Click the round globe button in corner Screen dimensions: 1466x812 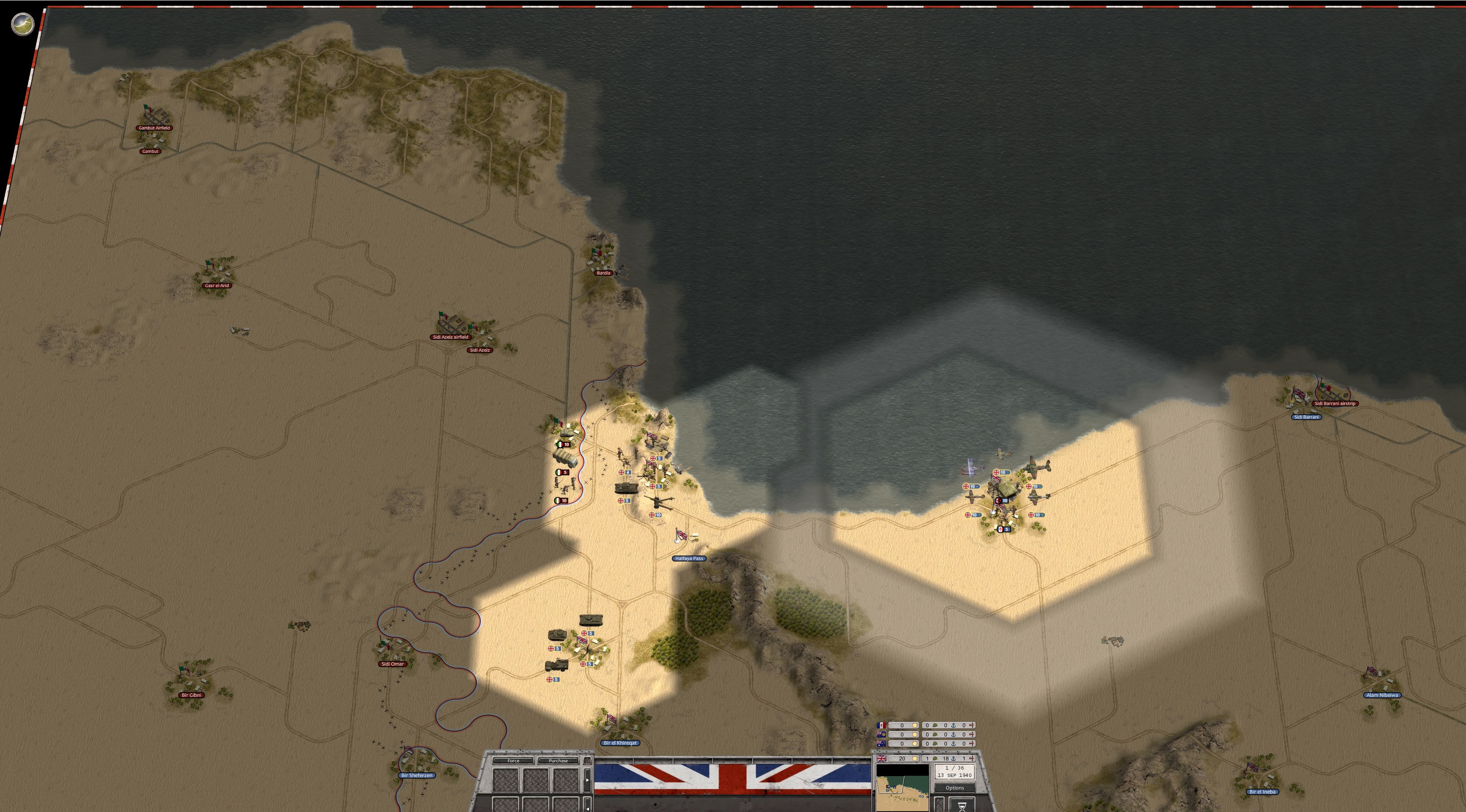23,24
